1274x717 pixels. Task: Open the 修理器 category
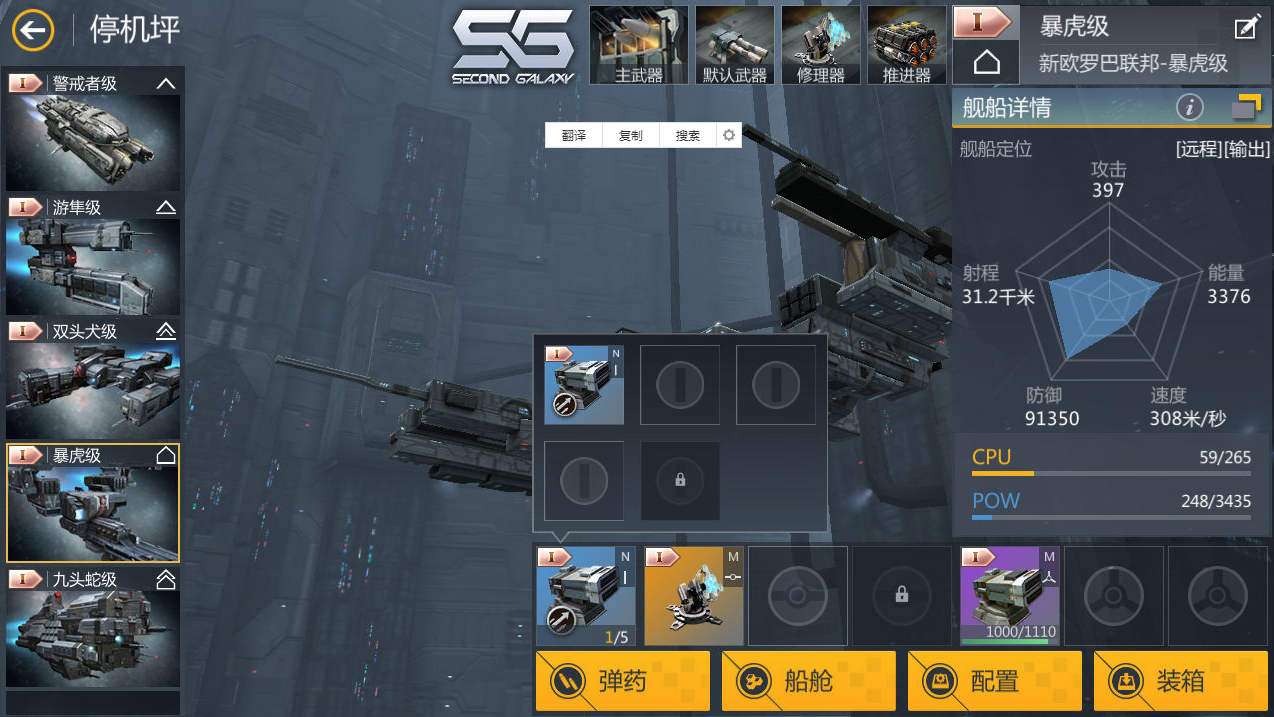coord(820,46)
